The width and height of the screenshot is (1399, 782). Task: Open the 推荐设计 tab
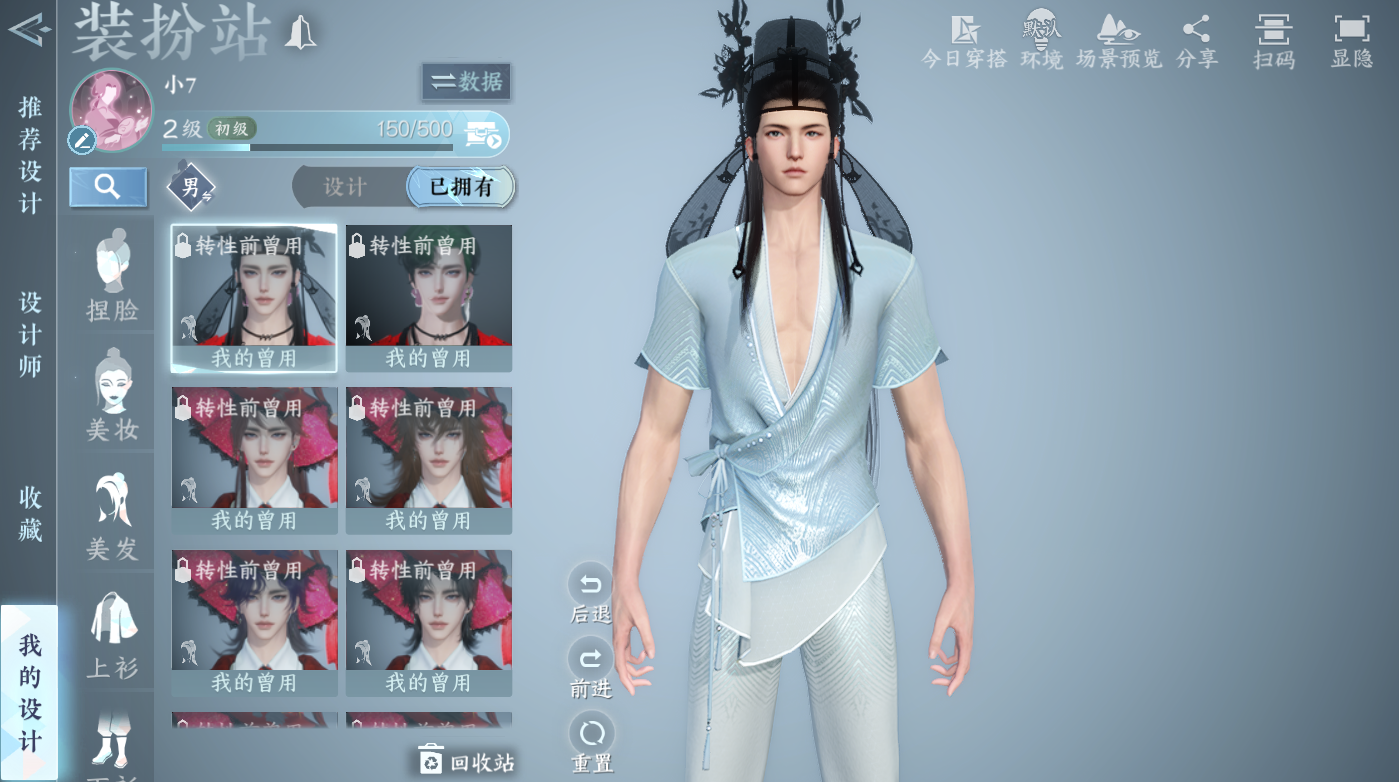(x=30, y=155)
